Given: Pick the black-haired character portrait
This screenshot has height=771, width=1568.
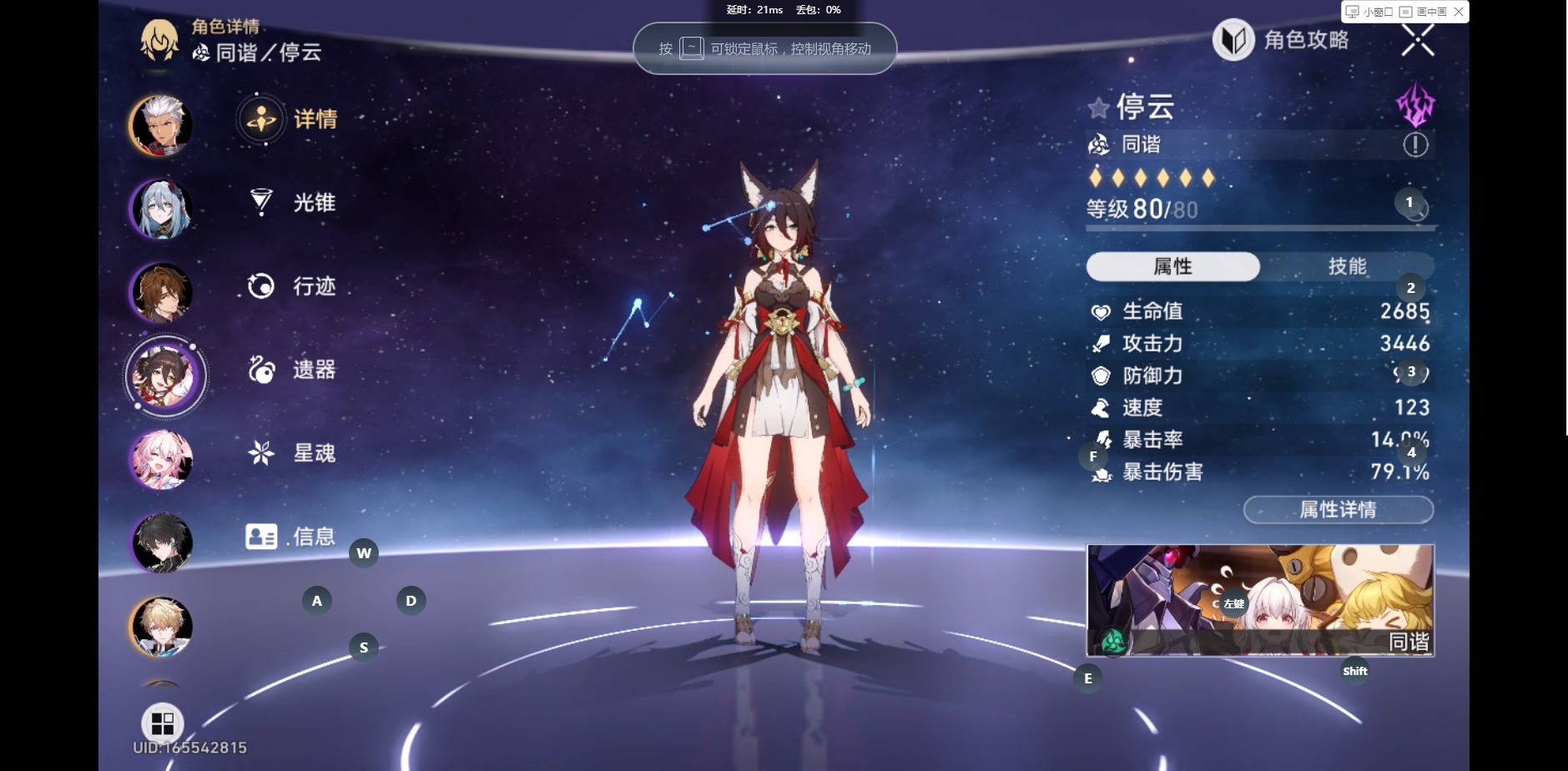Looking at the screenshot, I should (162, 542).
